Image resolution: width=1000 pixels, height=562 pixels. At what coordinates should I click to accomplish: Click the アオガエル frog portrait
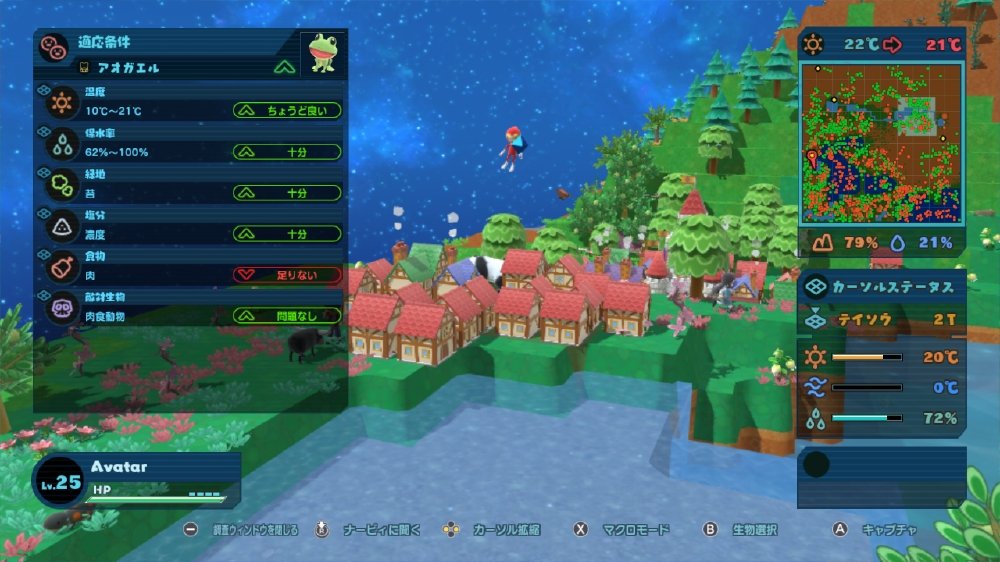coord(322,53)
